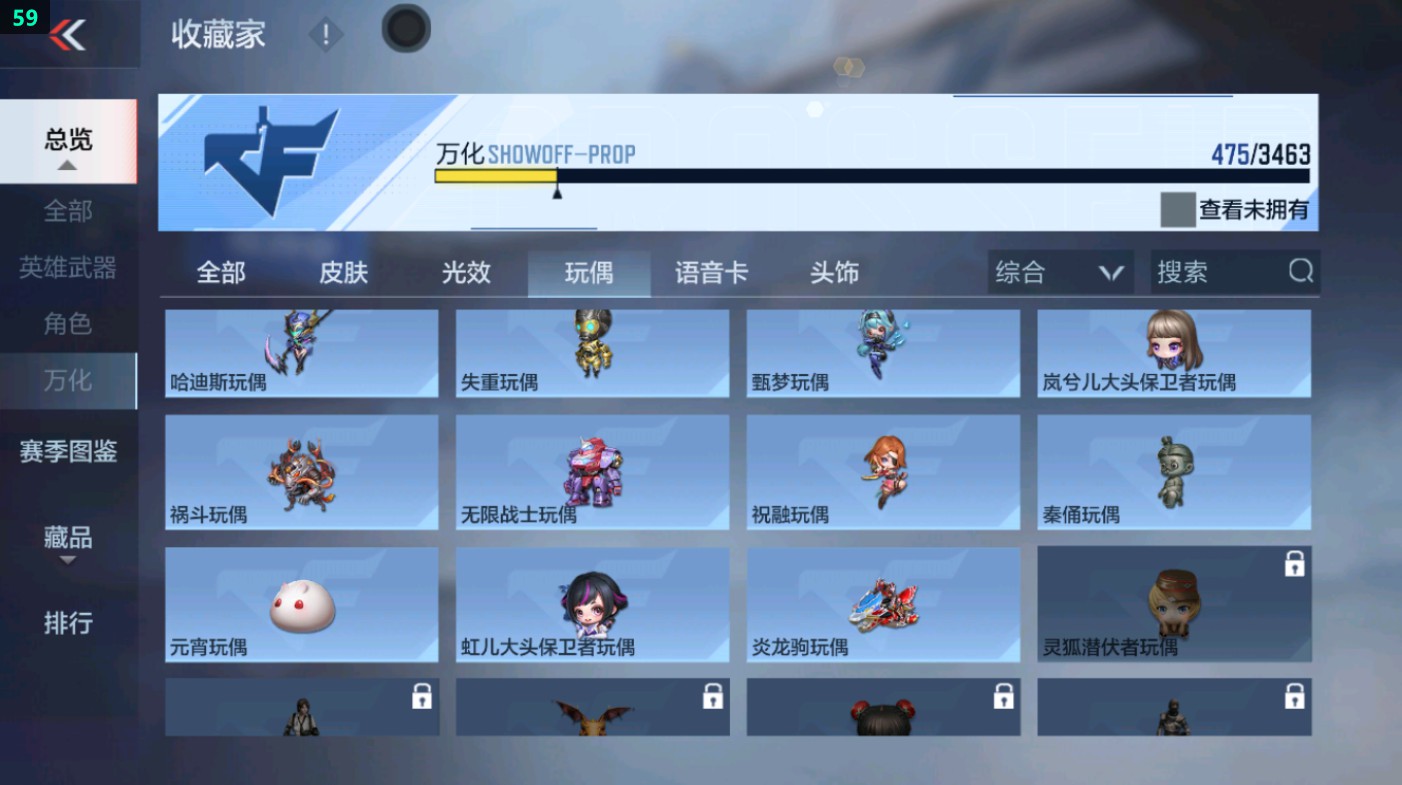Open the dark circular badge icon near title
The image size is (1402, 785).
405,29
